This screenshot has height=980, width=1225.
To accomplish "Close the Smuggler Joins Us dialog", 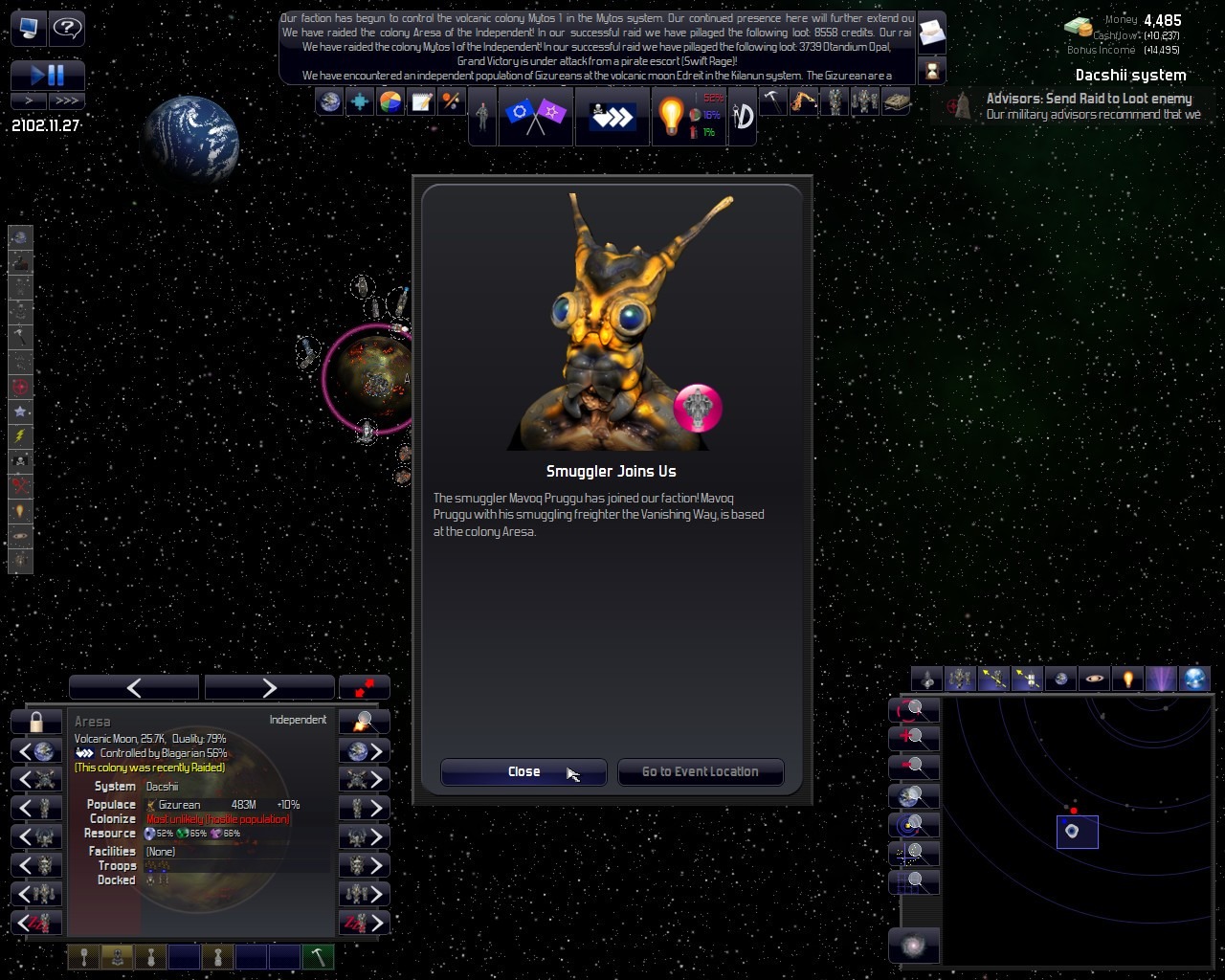I will pos(523,772).
